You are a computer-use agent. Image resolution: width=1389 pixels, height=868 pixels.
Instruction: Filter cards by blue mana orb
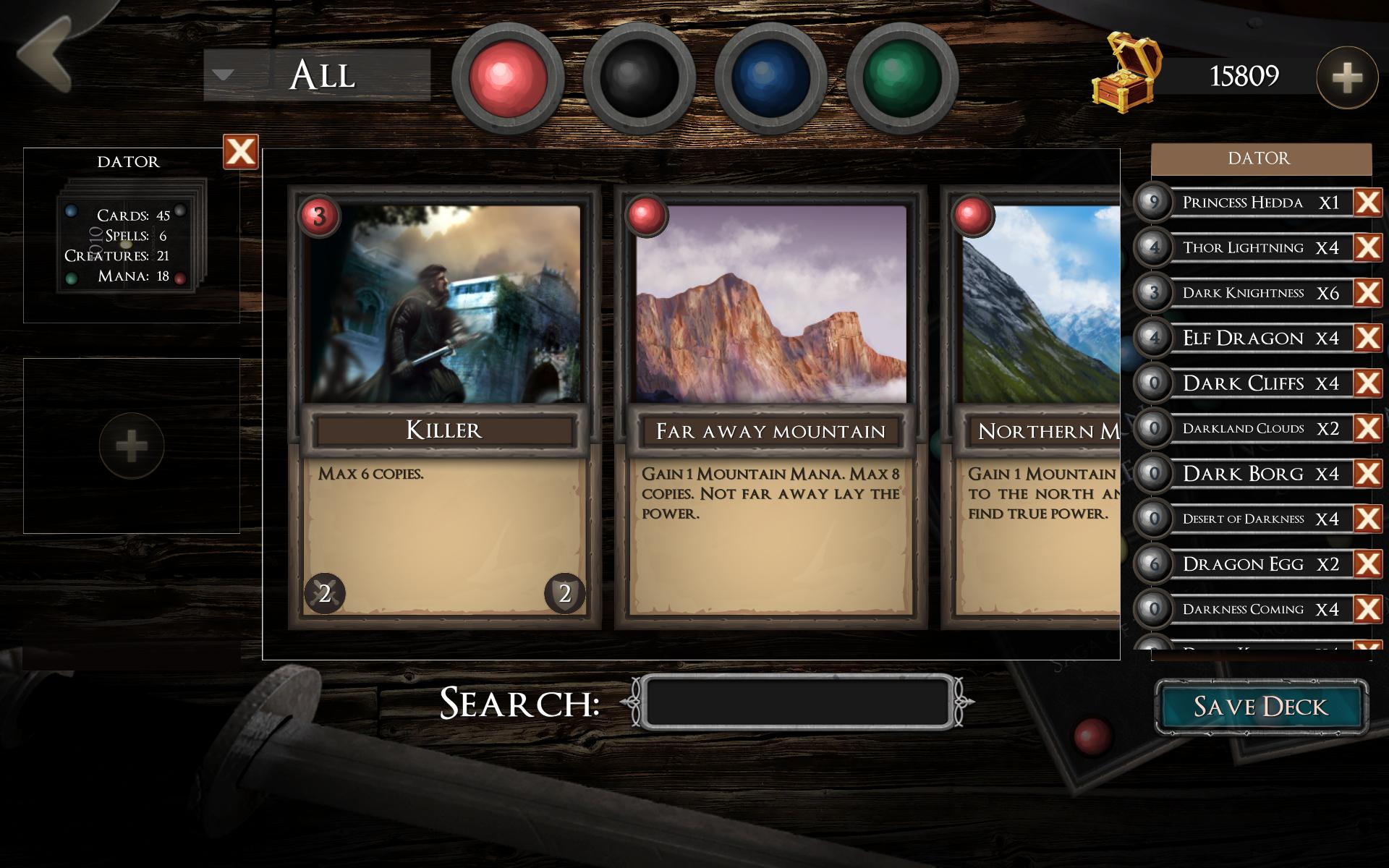tap(770, 77)
